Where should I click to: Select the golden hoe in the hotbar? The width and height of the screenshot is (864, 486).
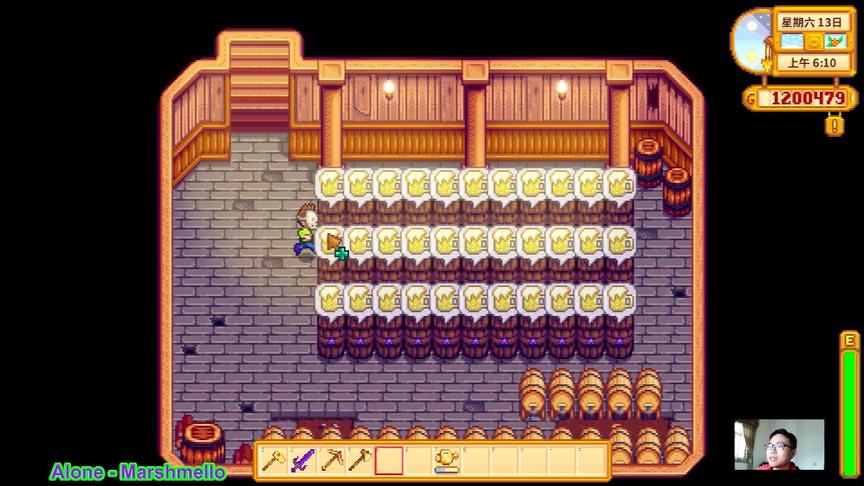[273, 461]
